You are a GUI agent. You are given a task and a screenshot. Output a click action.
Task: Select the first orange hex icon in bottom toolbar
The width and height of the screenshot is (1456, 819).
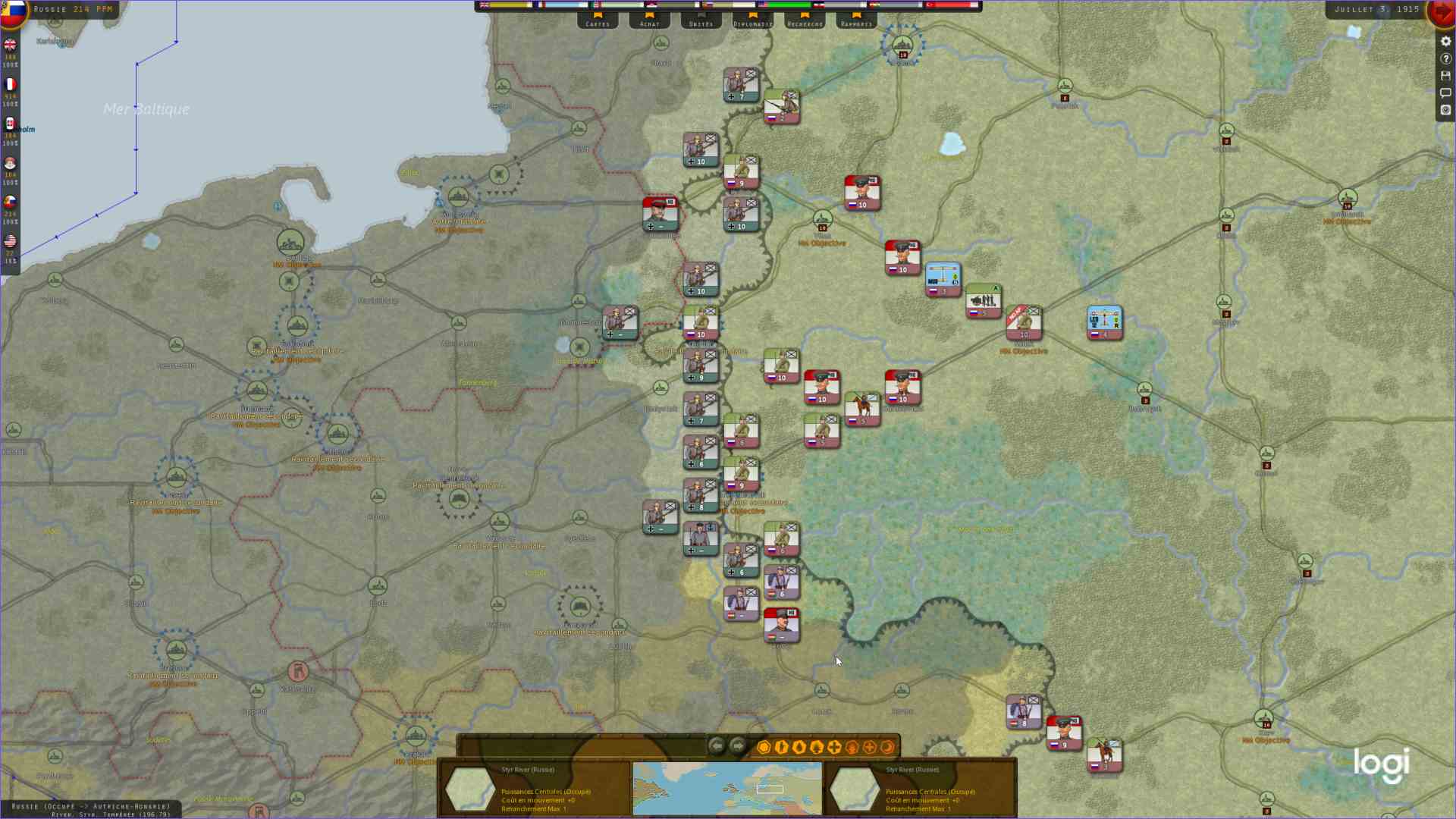(764, 747)
